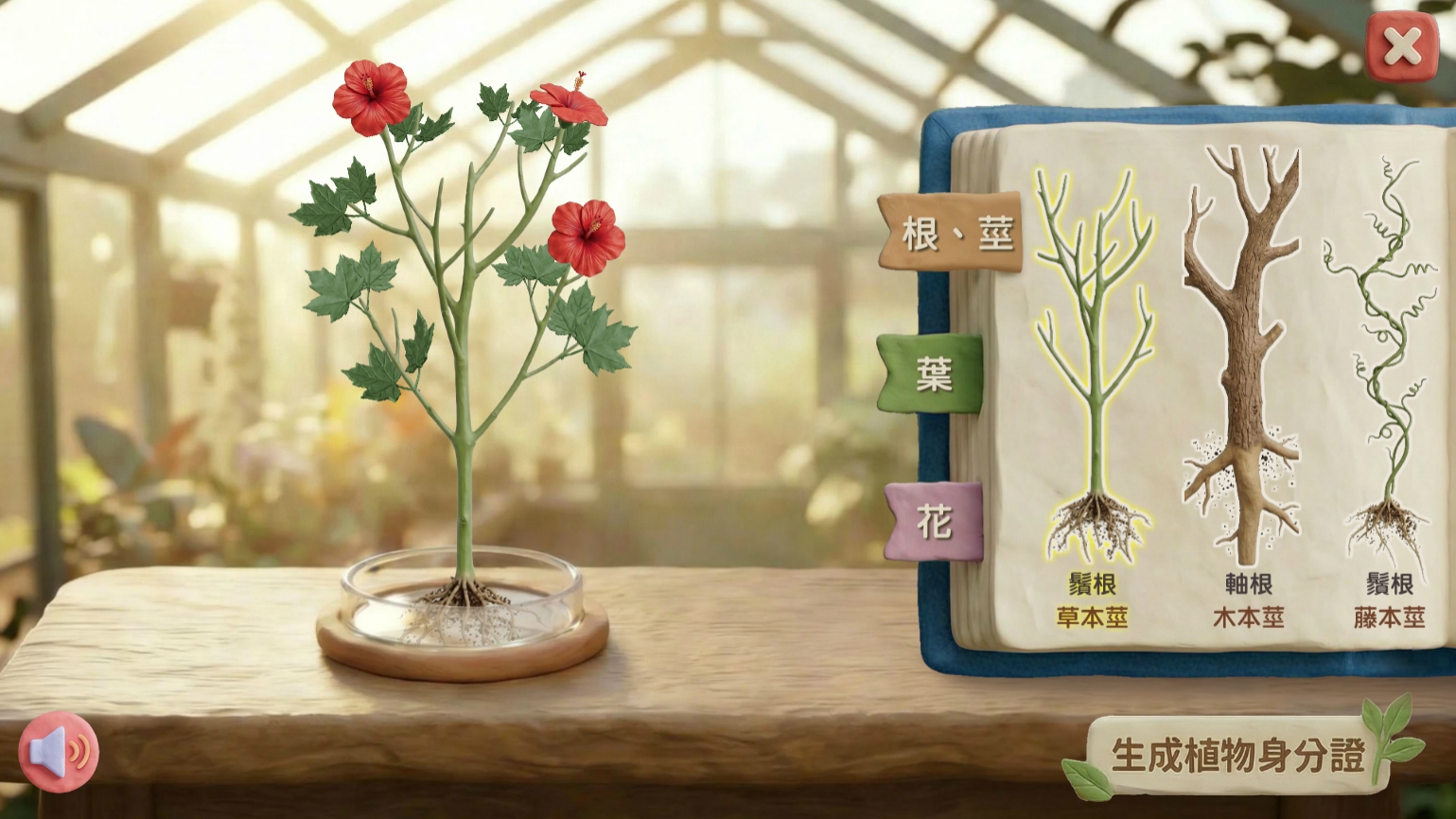Click the 生成植物身分證 button

click(1237, 755)
